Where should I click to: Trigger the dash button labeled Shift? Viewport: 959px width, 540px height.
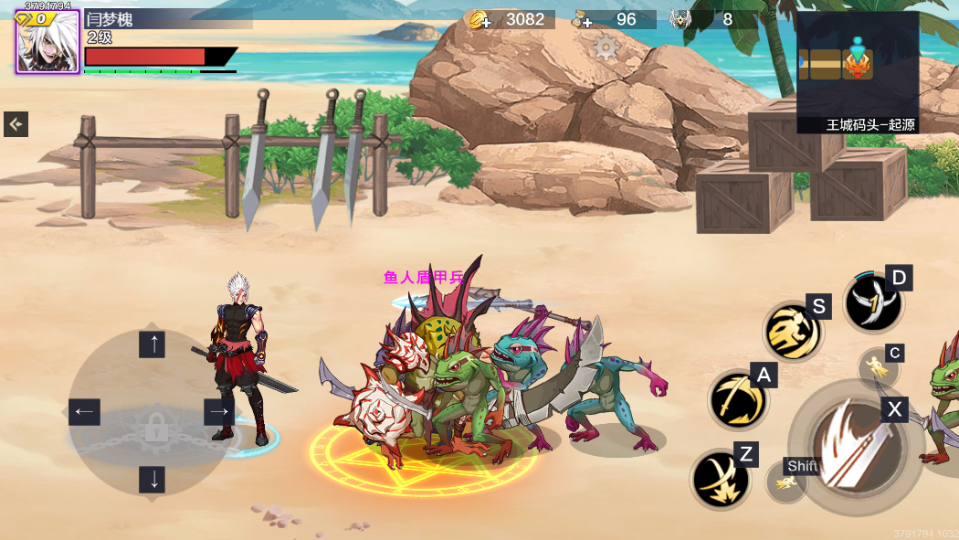click(x=787, y=481)
